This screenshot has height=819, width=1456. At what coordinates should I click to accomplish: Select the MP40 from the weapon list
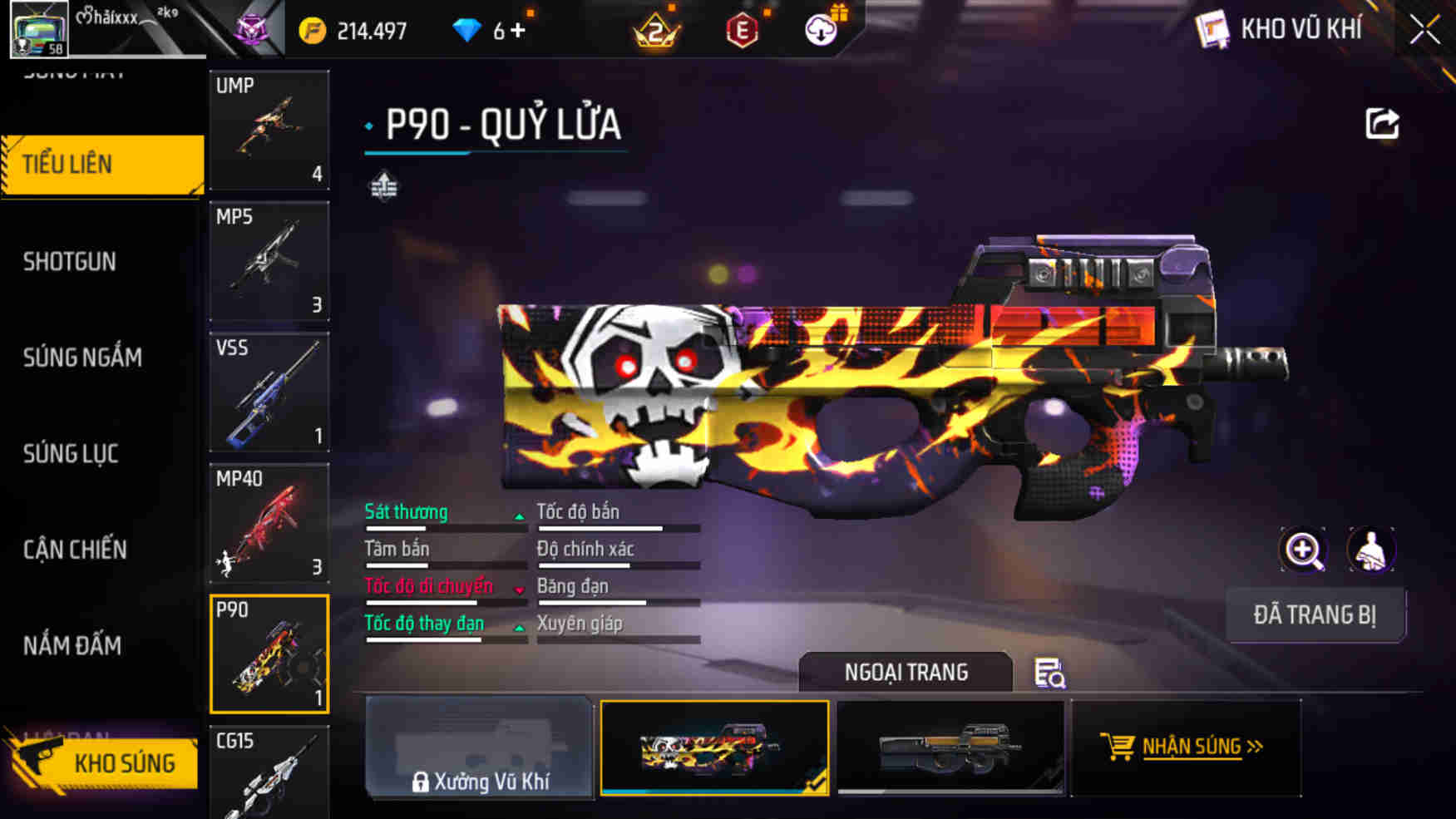click(269, 524)
